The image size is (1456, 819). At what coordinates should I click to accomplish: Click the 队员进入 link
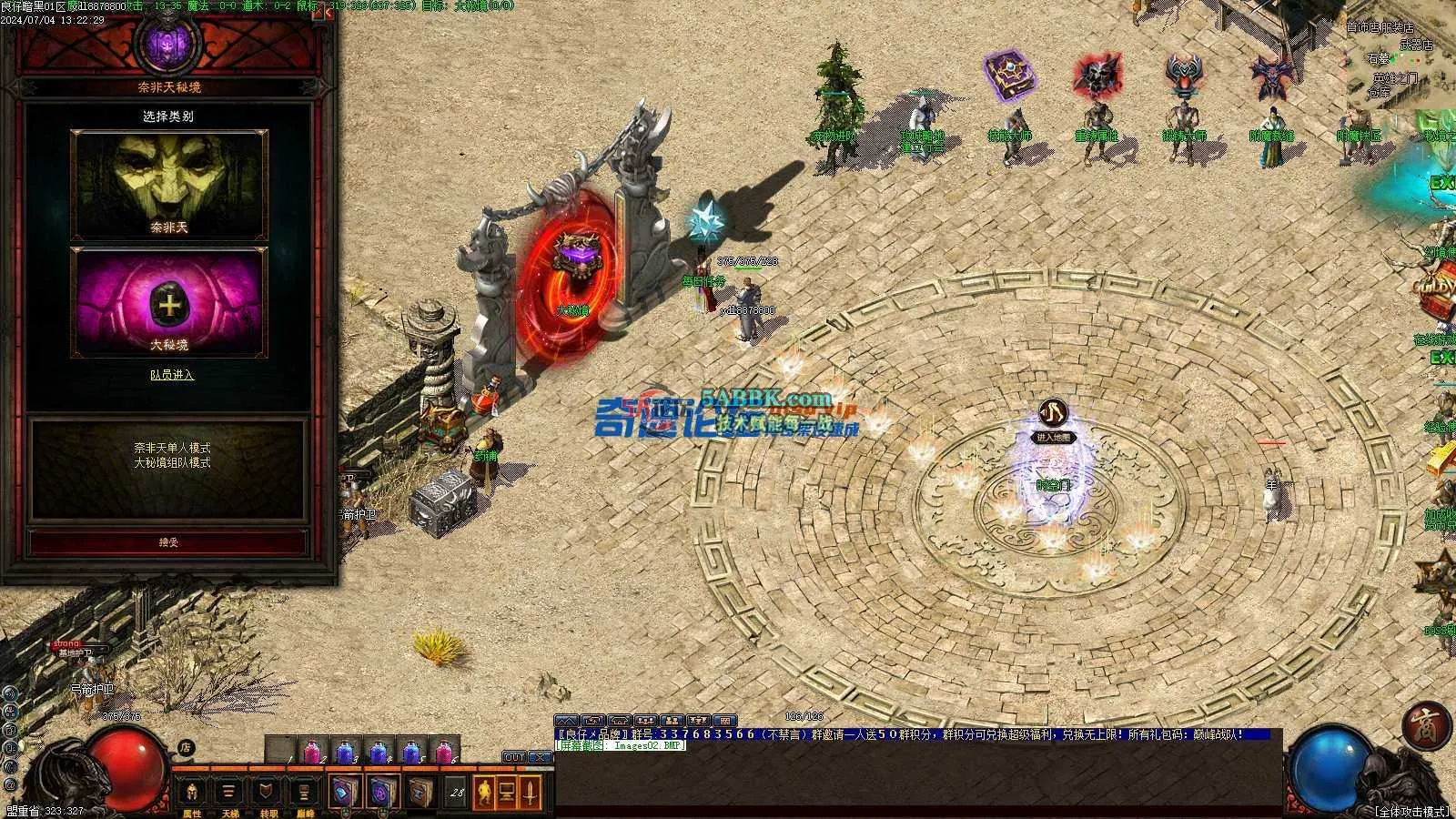pyautogui.click(x=172, y=374)
